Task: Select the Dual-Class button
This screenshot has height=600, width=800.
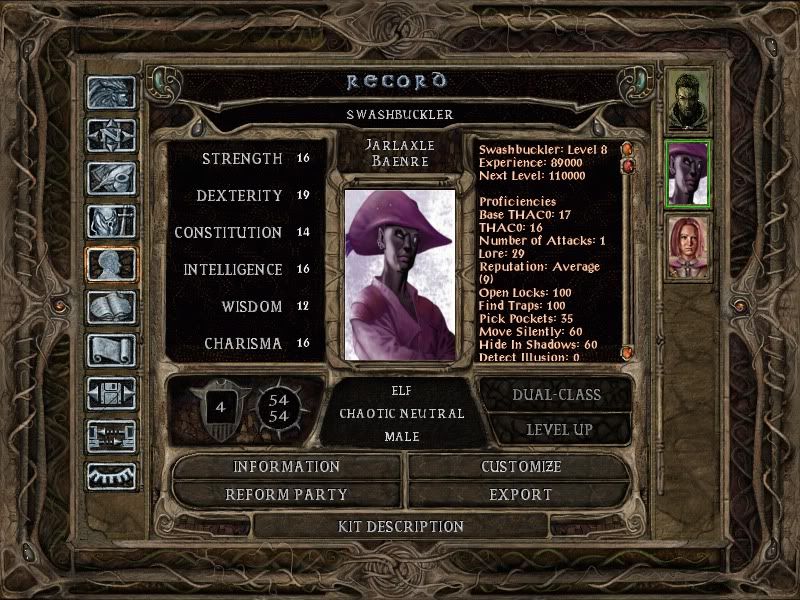Action: 556,394
